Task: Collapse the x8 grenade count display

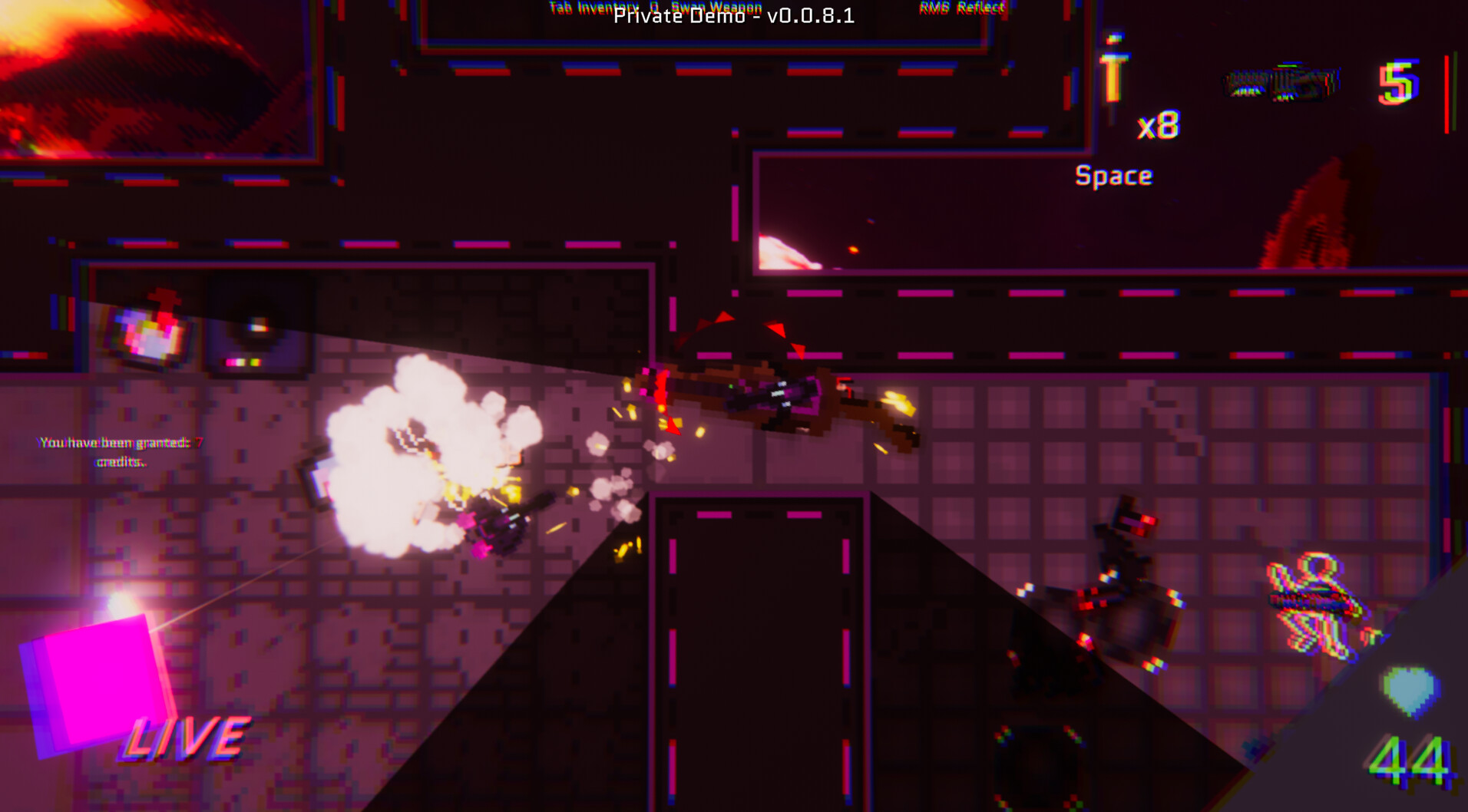Action: click(1159, 125)
